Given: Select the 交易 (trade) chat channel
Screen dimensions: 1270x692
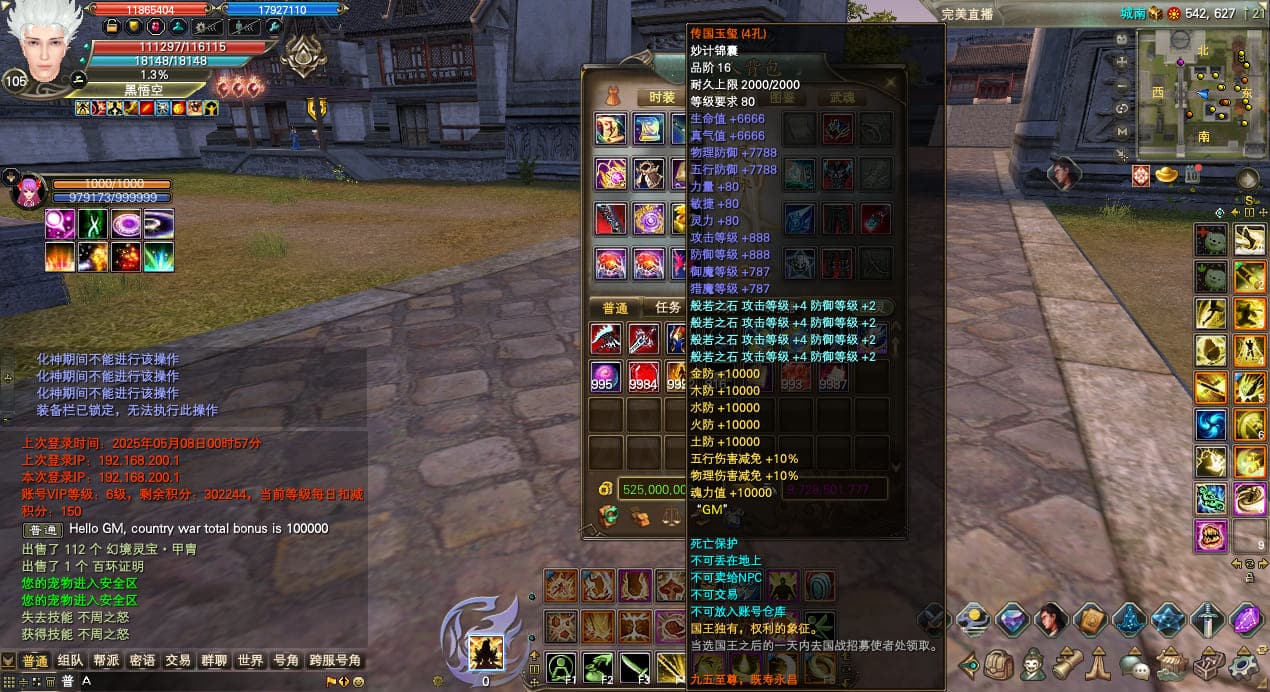Looking at the screenshot, I should 178,661.
